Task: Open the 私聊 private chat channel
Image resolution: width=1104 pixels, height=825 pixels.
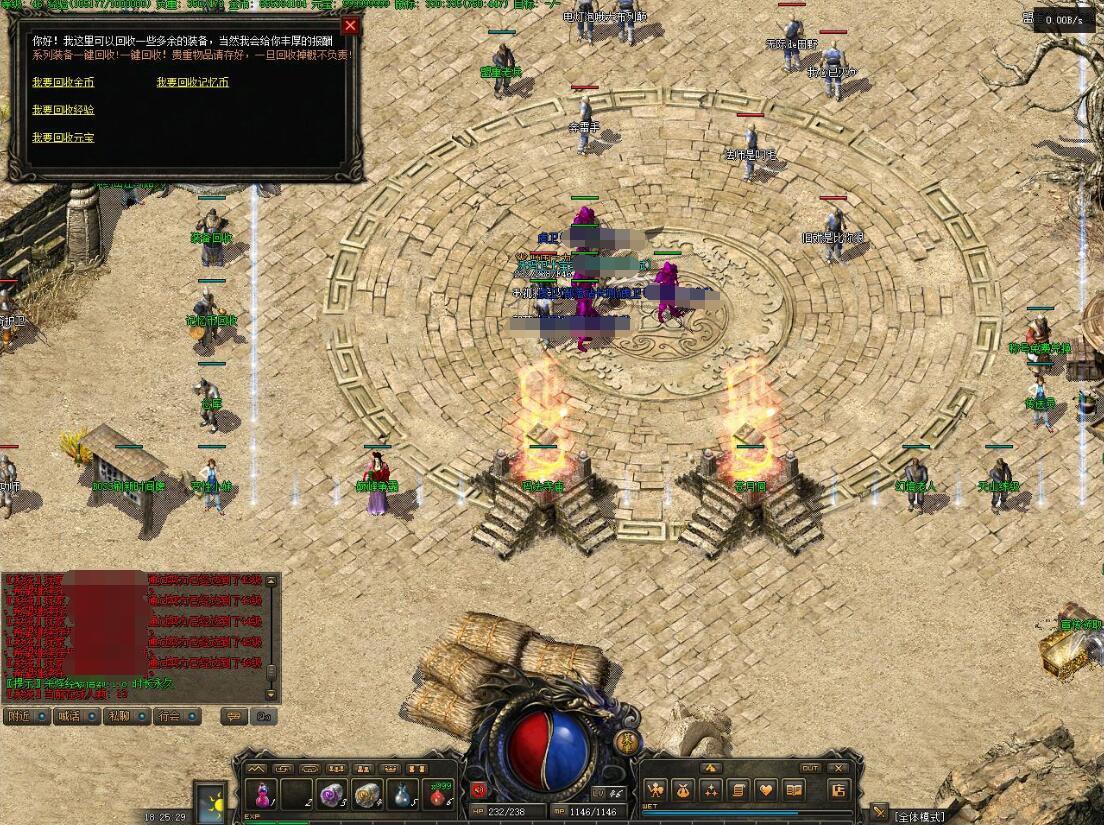Action: coord(118,716)
